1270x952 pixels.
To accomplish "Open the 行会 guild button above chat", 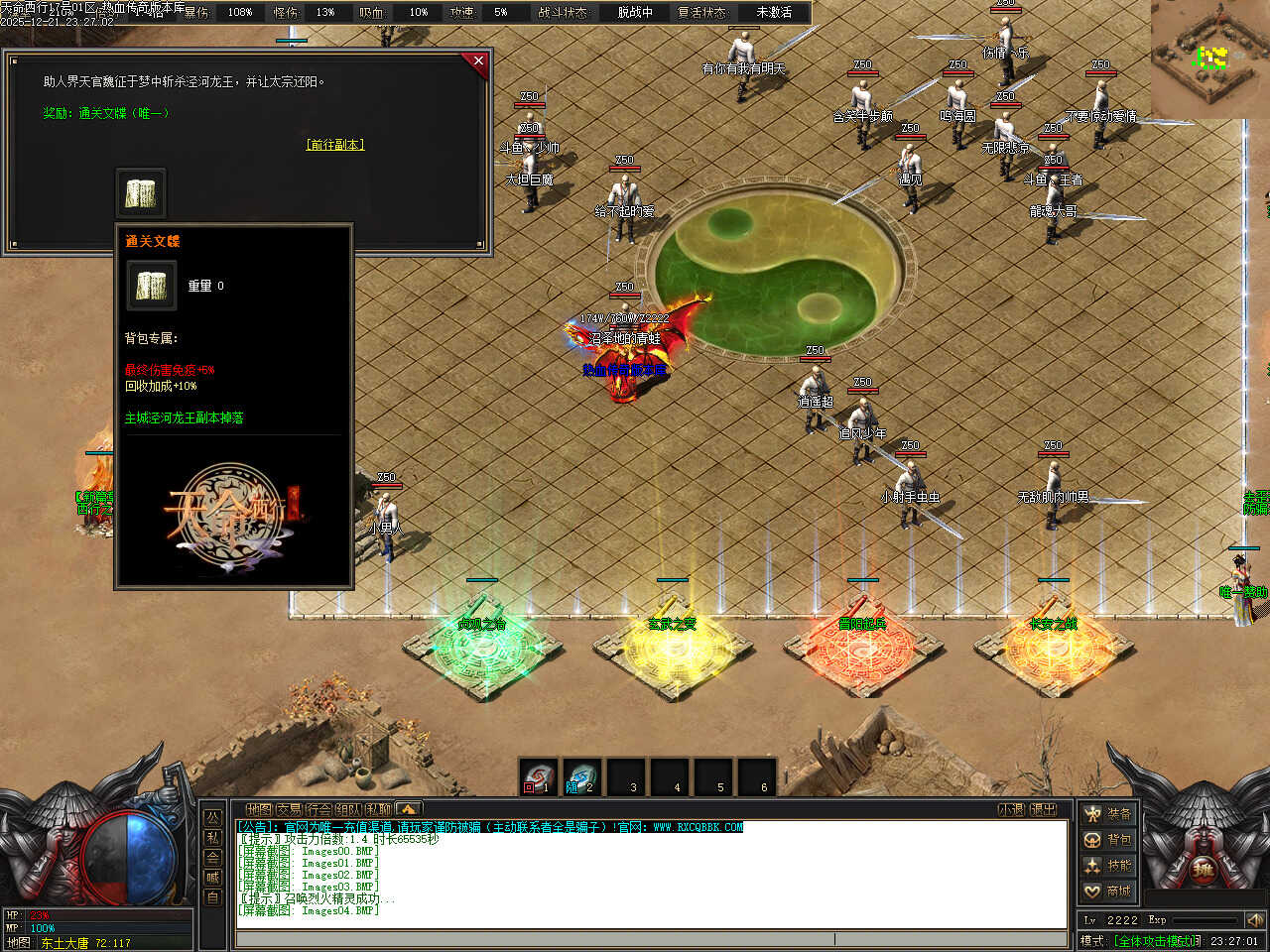I will coord(318,809).
